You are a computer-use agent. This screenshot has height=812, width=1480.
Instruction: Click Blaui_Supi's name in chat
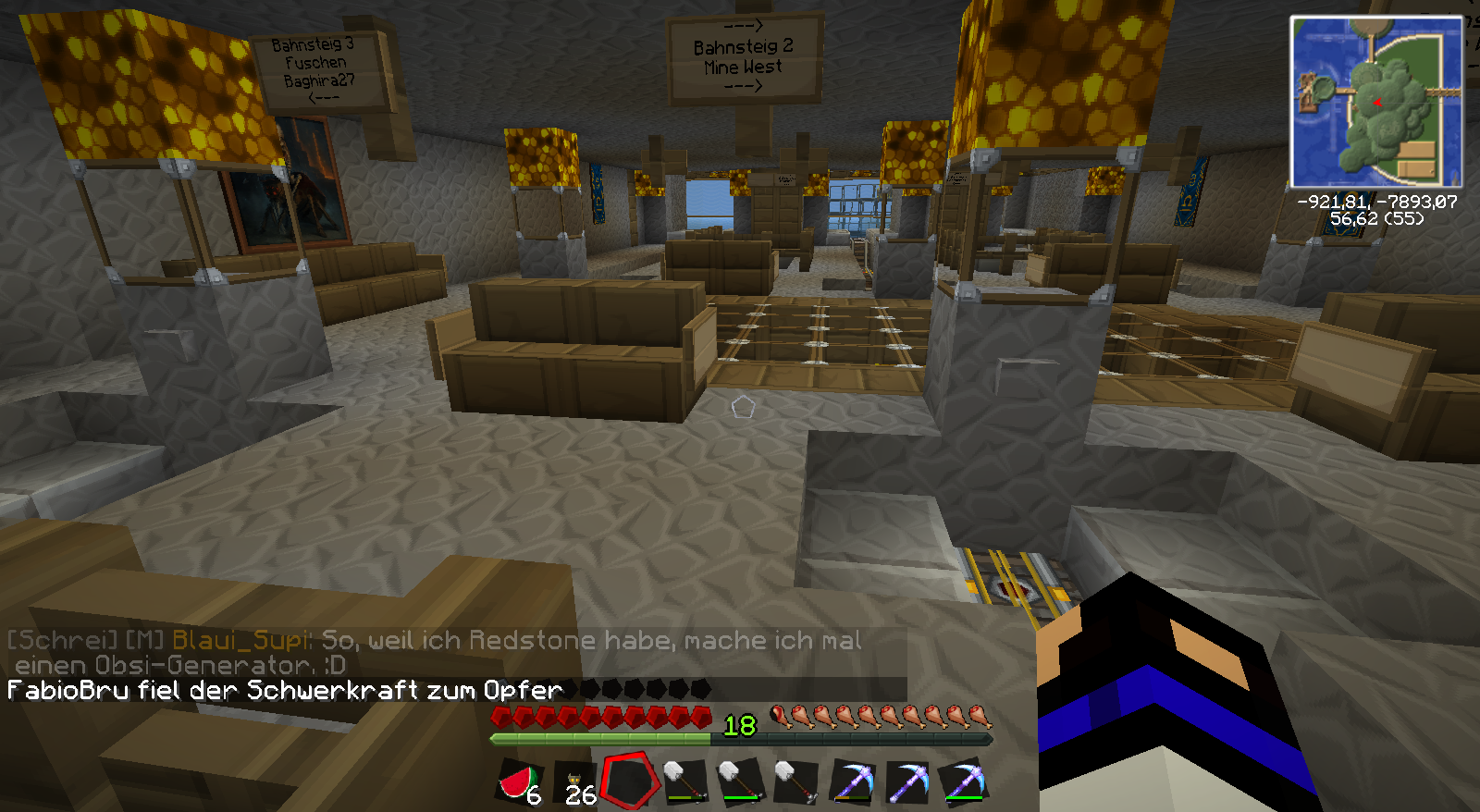[241, 640]
